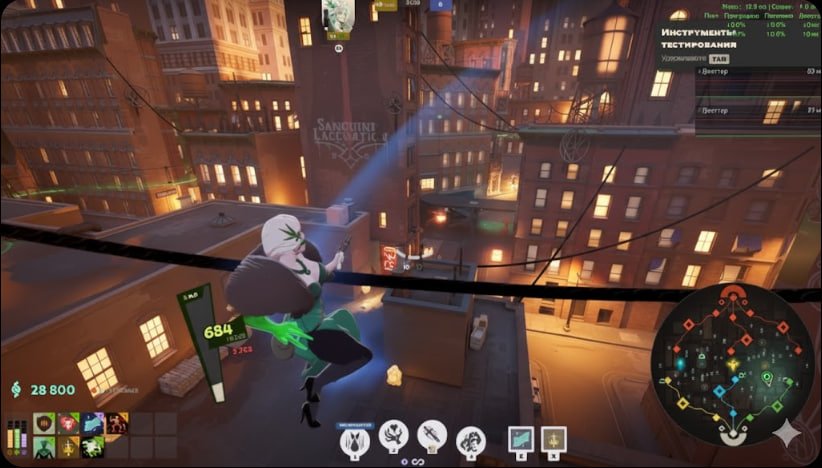Use the golden cross active item slot
The image size is (822, 468).
[x=553, y=439]
